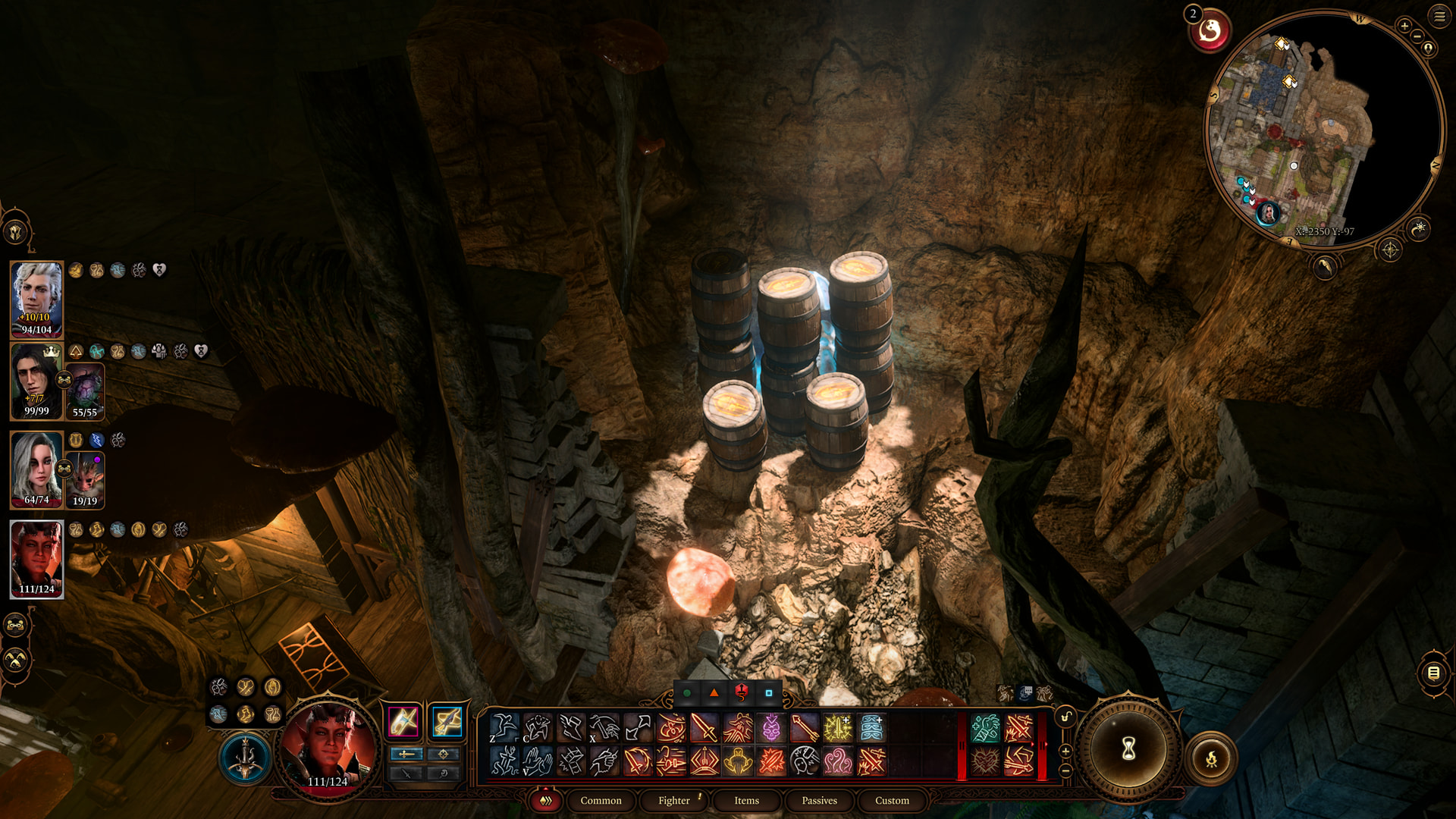Click the hourglass end turn button
This screenshot has width=1456, height=819.
[1128, 749]
